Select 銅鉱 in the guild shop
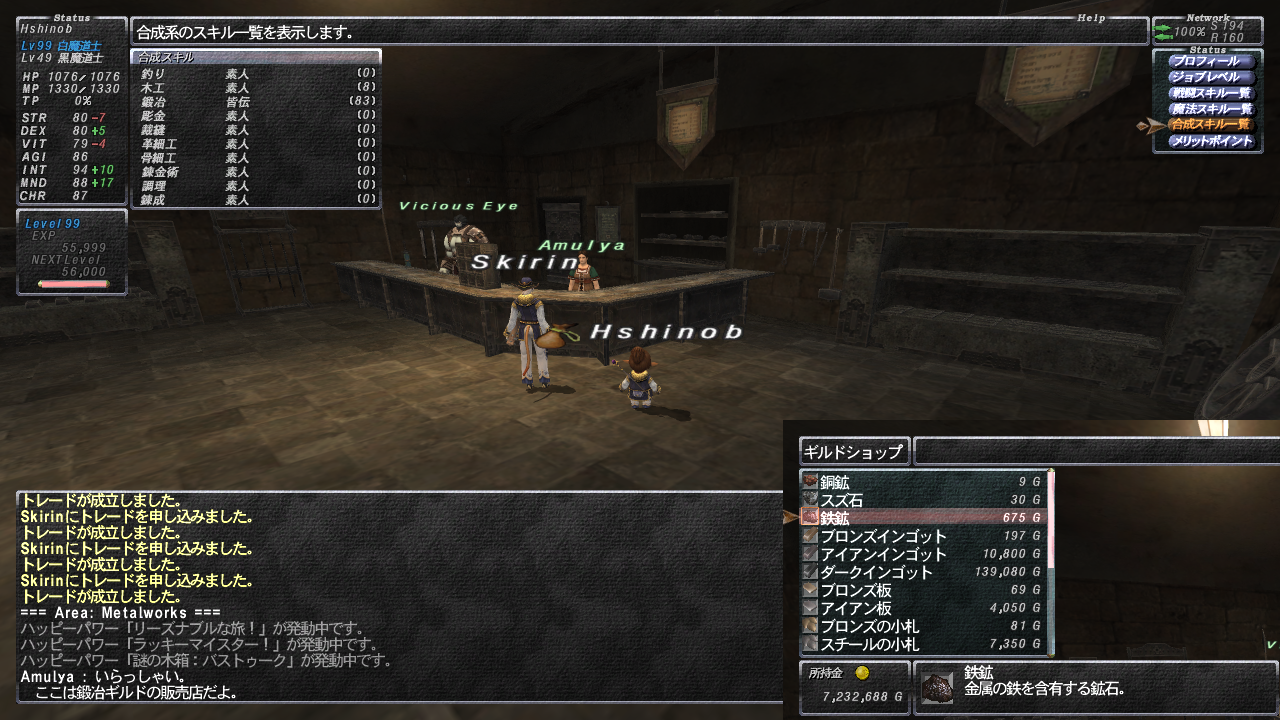 924,482
